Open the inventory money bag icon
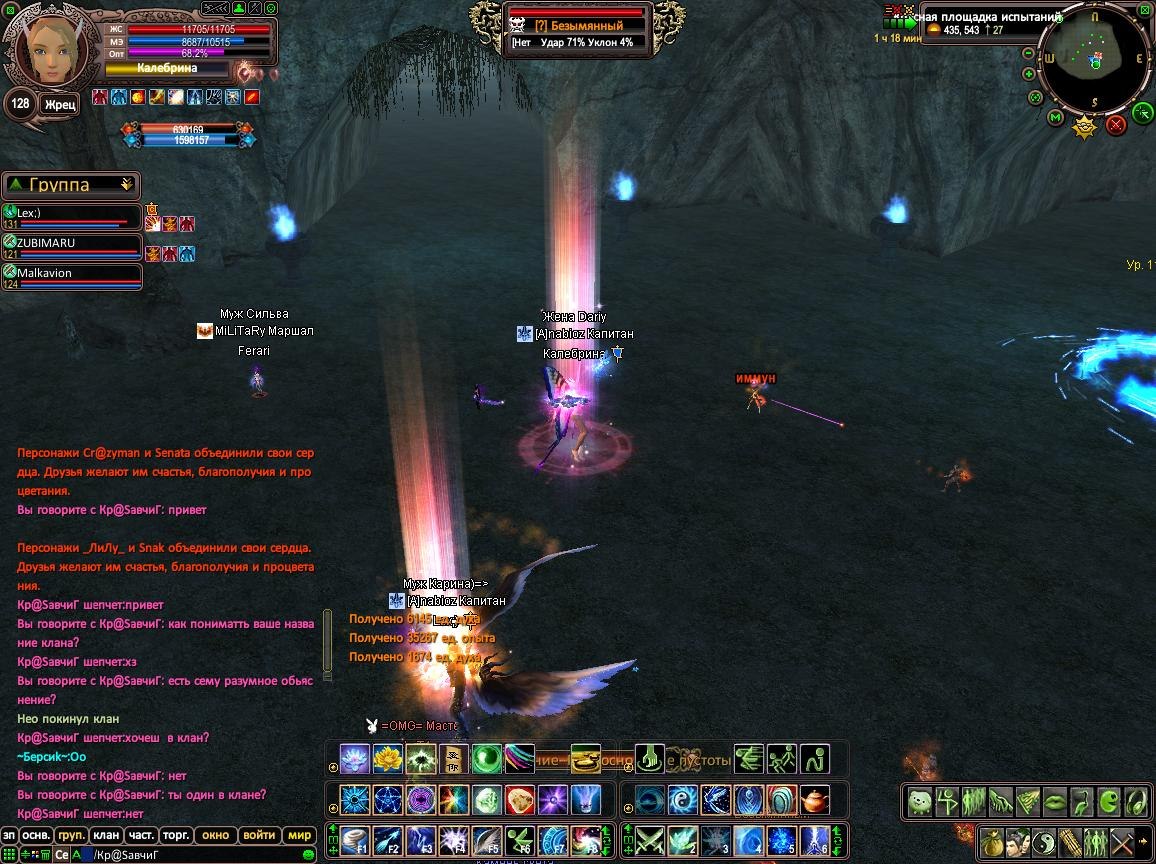Viewport: 1156px width, 864px height. (x=992, y=841)
